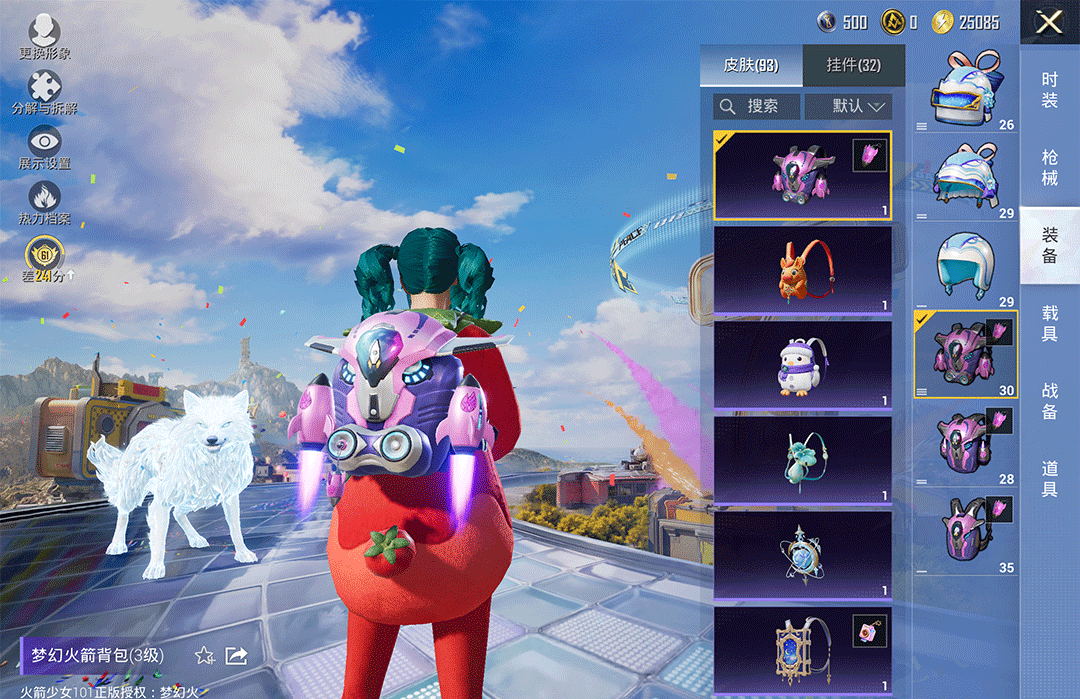1080x699 pixels.
Task: Pick the blue orb star backpack skin
Action: [803, 554]
